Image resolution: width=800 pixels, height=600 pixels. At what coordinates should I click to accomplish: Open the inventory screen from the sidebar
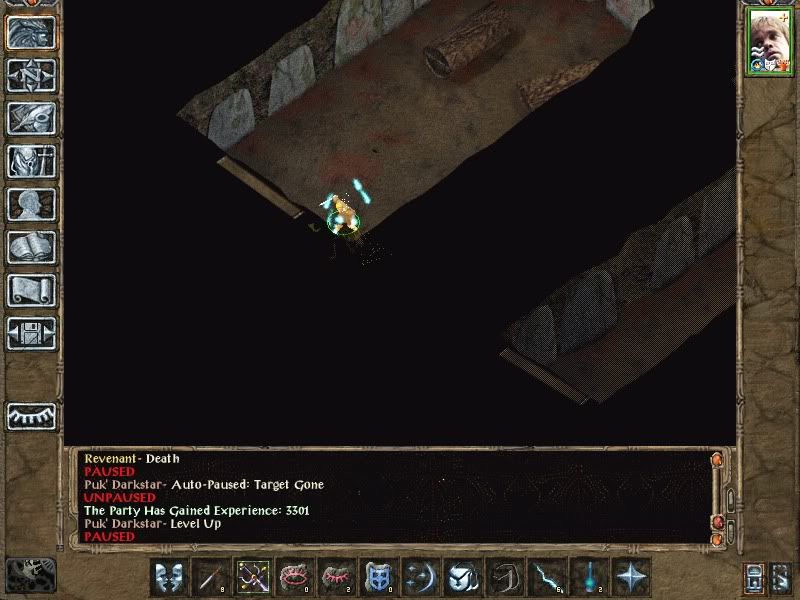30,161
